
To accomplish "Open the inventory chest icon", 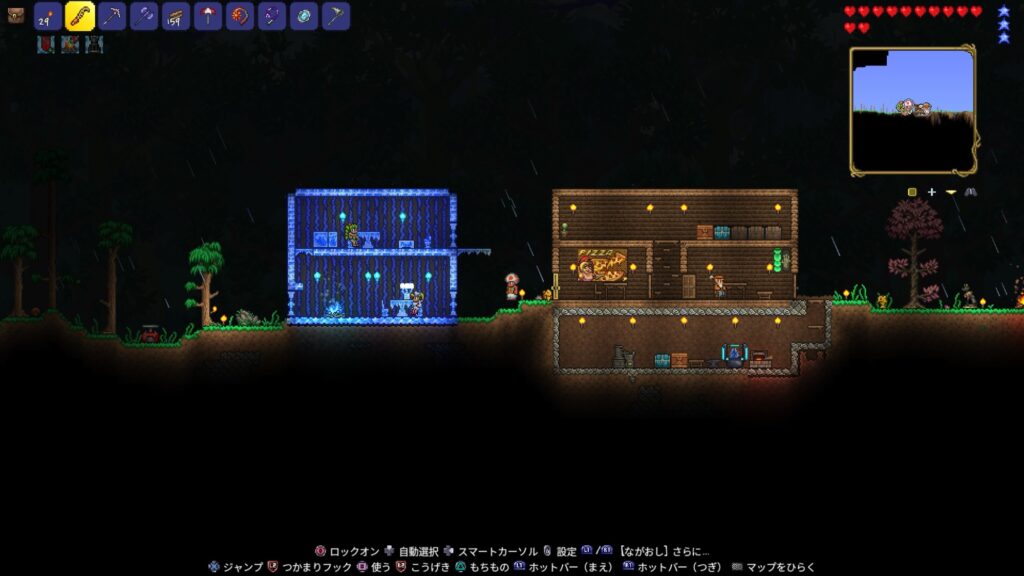I will (x=15, y=16).
